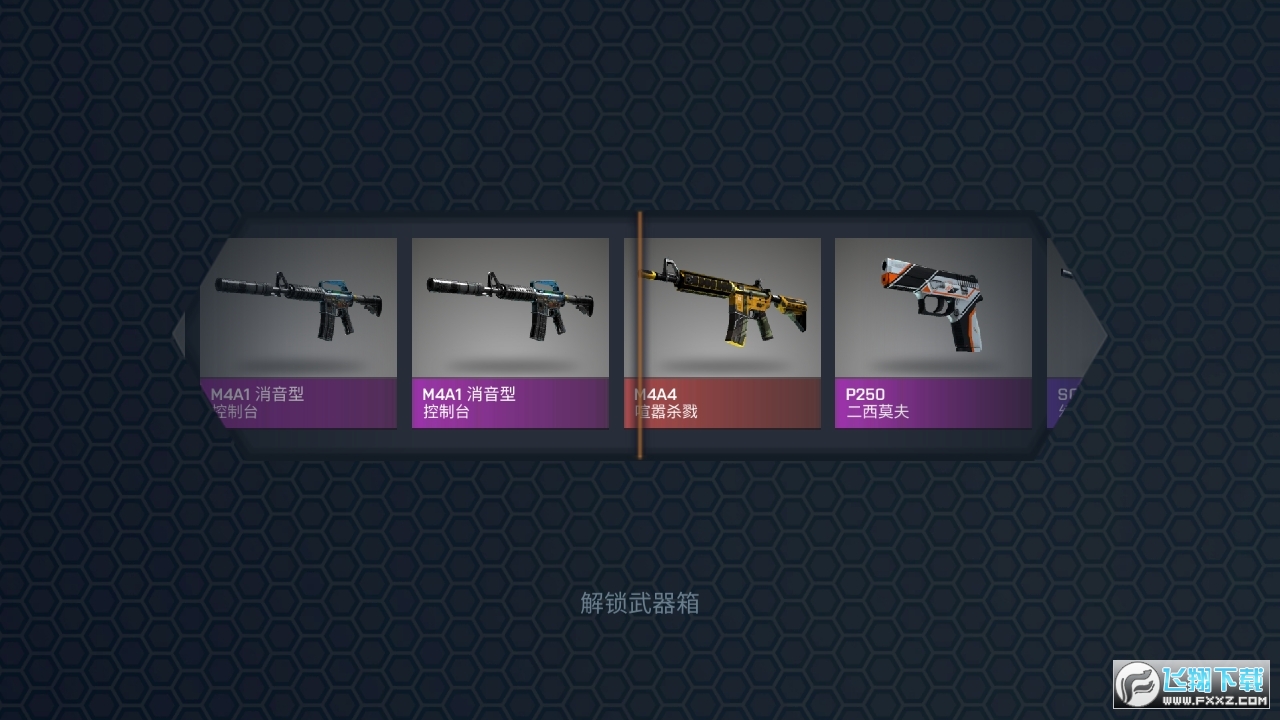Open the 飞翔下载 watermark logo
1280x720 pixels.
coord(1190,685)
